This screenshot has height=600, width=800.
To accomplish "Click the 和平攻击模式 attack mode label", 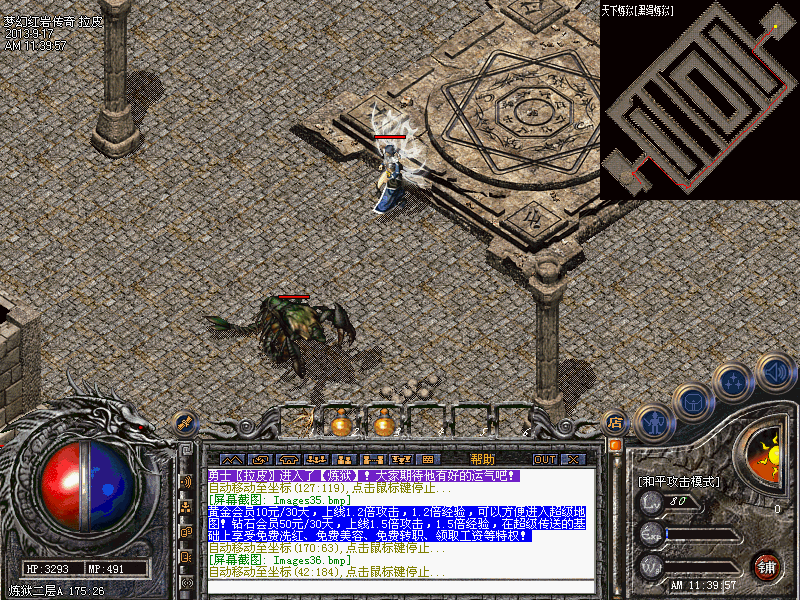I will tap(679, 481).
